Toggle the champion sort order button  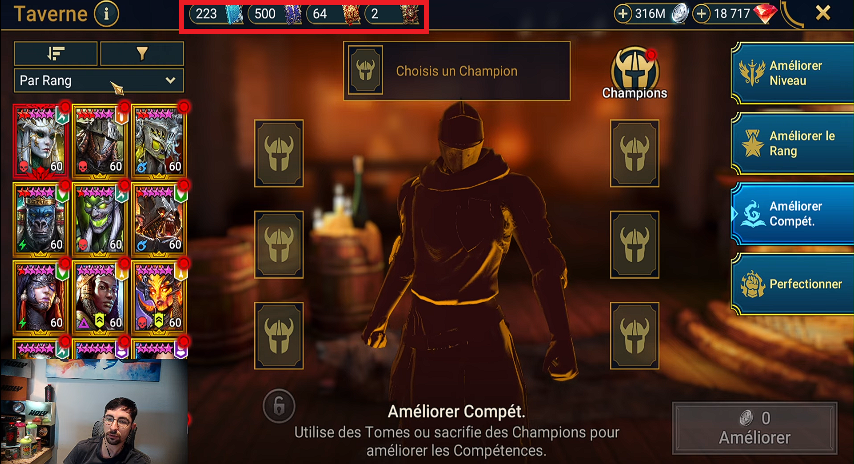[56, 53]
